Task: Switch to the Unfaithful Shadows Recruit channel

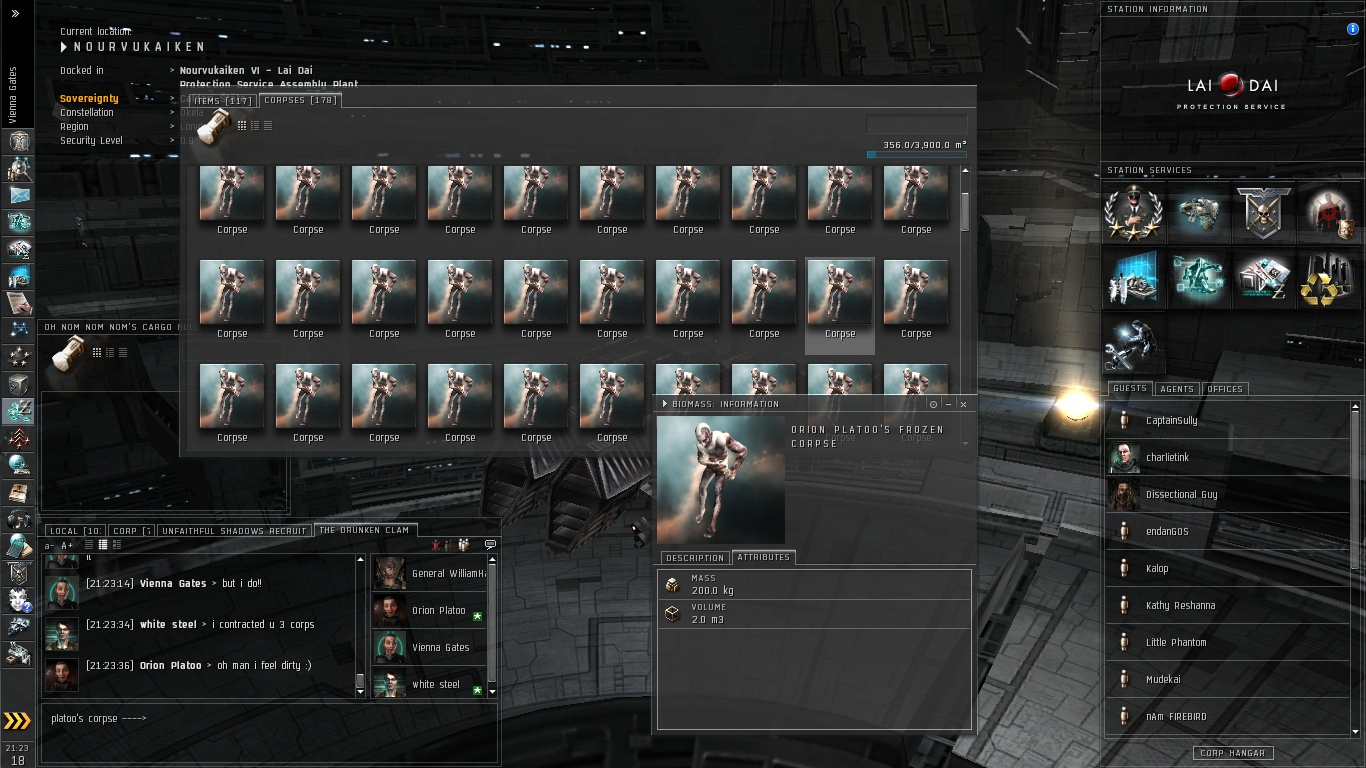Action: (x=233, y=531)
